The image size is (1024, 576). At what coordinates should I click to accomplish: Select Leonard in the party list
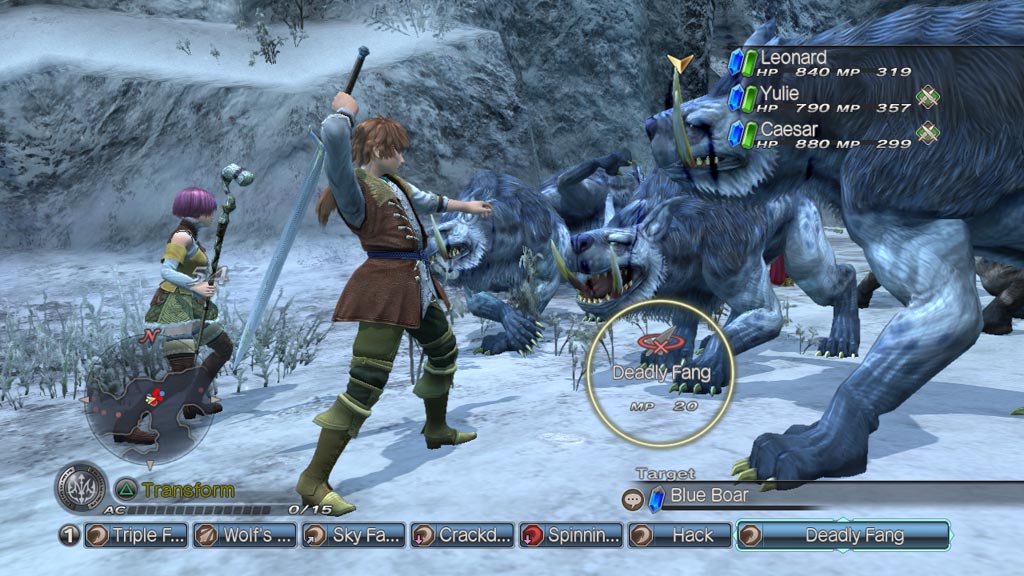[x=794, y=59]
